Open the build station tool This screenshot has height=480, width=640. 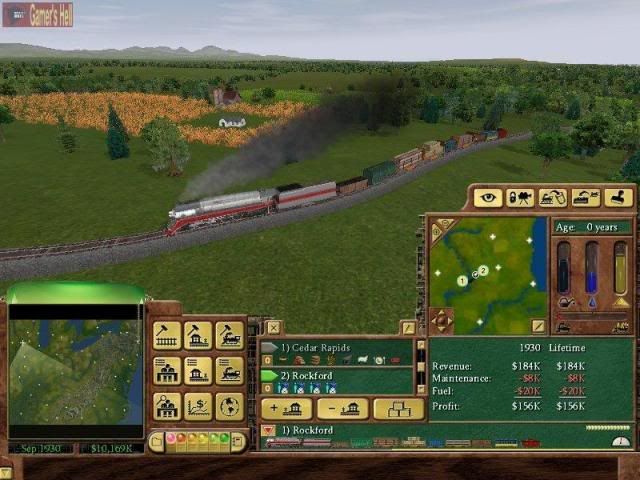(x=198, y=336)
